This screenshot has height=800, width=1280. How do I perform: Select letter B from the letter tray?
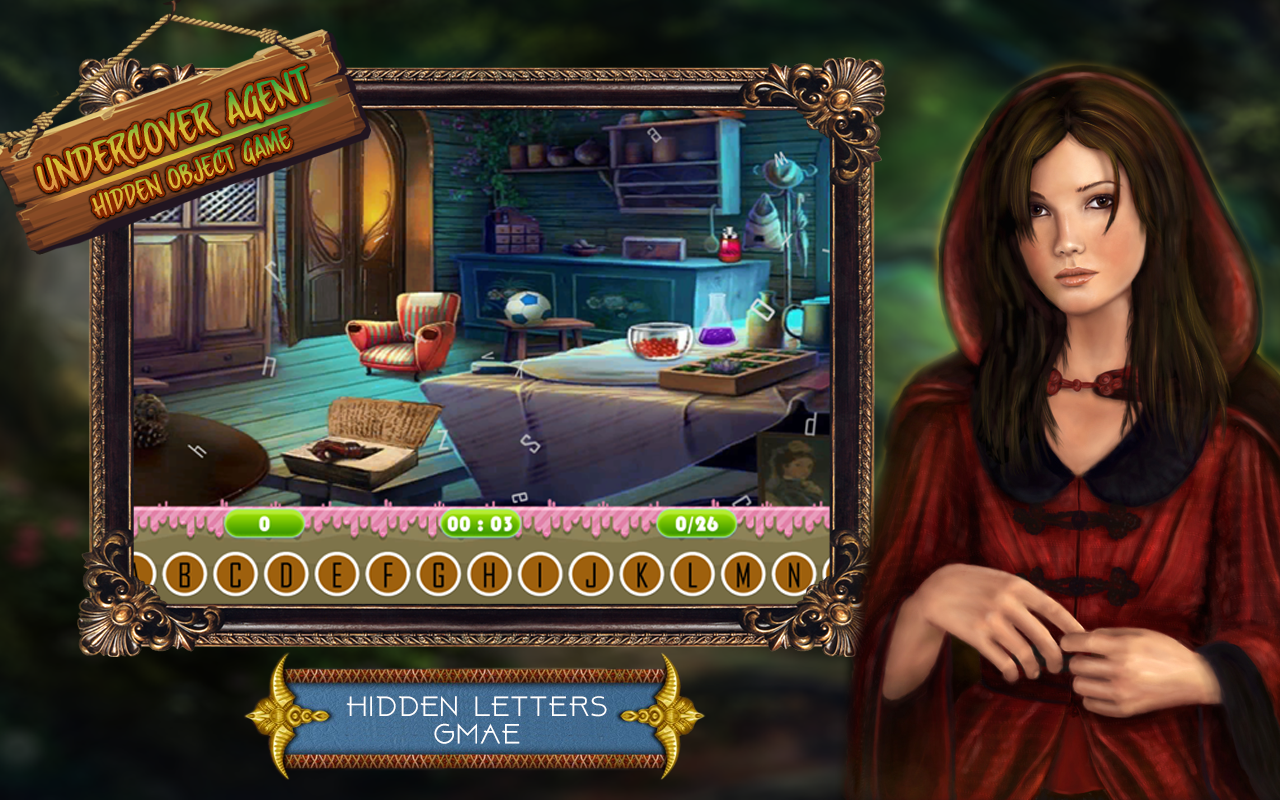(x=185, y=573)
